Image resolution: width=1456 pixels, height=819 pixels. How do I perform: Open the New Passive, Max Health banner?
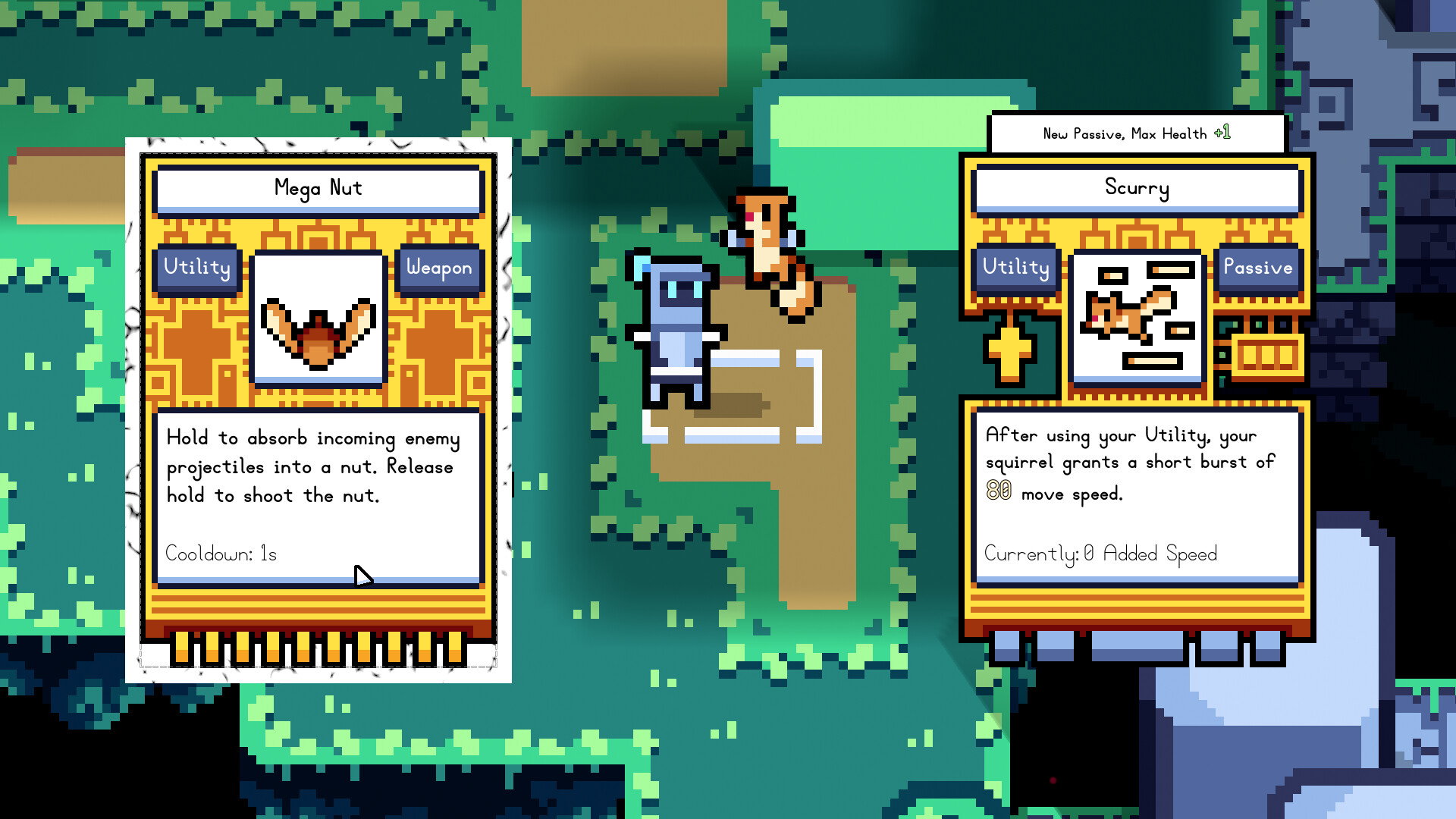(1137, 133)
